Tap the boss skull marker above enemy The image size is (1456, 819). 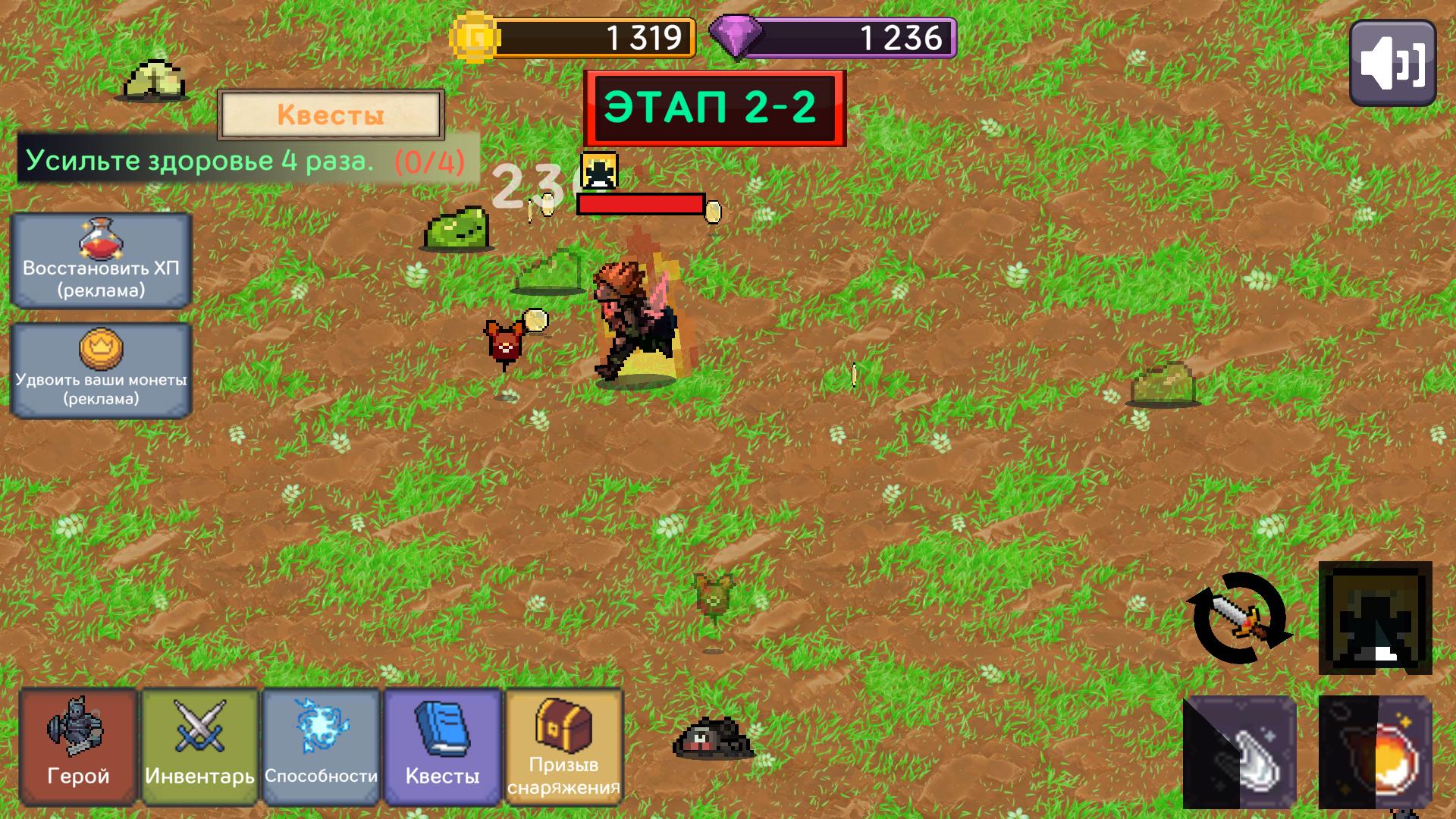(598, 171)
